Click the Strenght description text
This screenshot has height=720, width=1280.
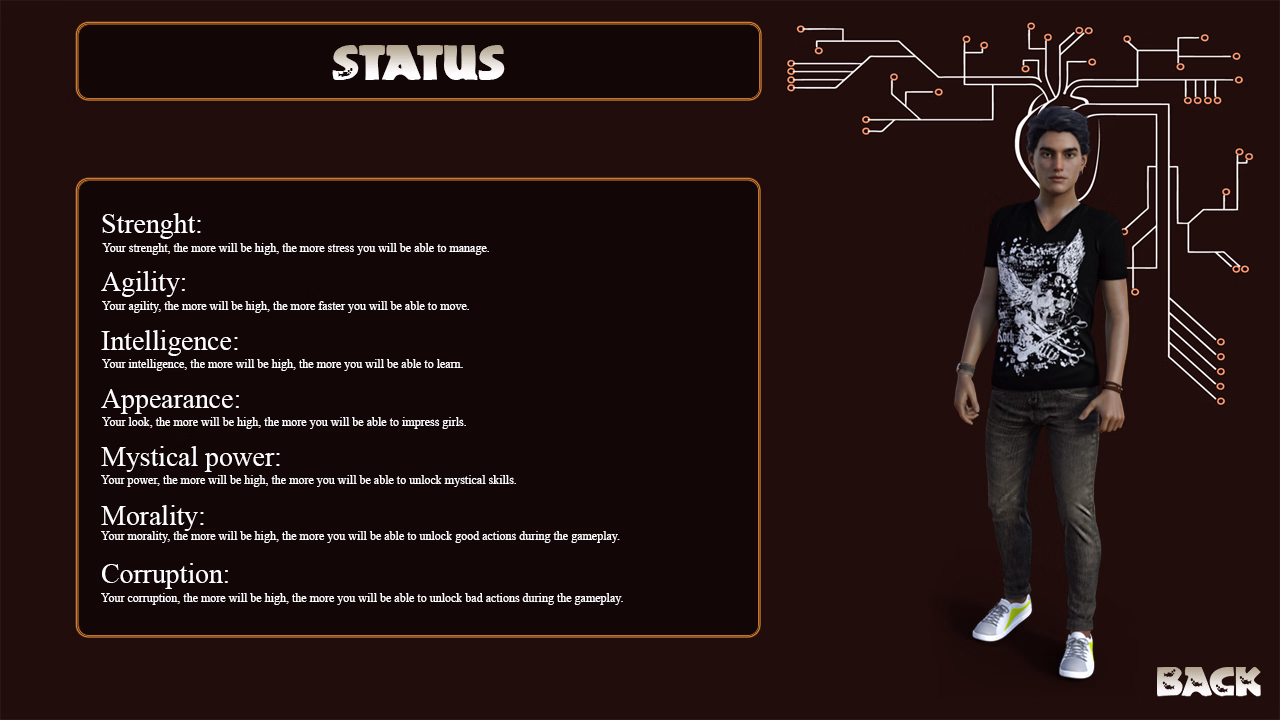[x=295, y=248]
